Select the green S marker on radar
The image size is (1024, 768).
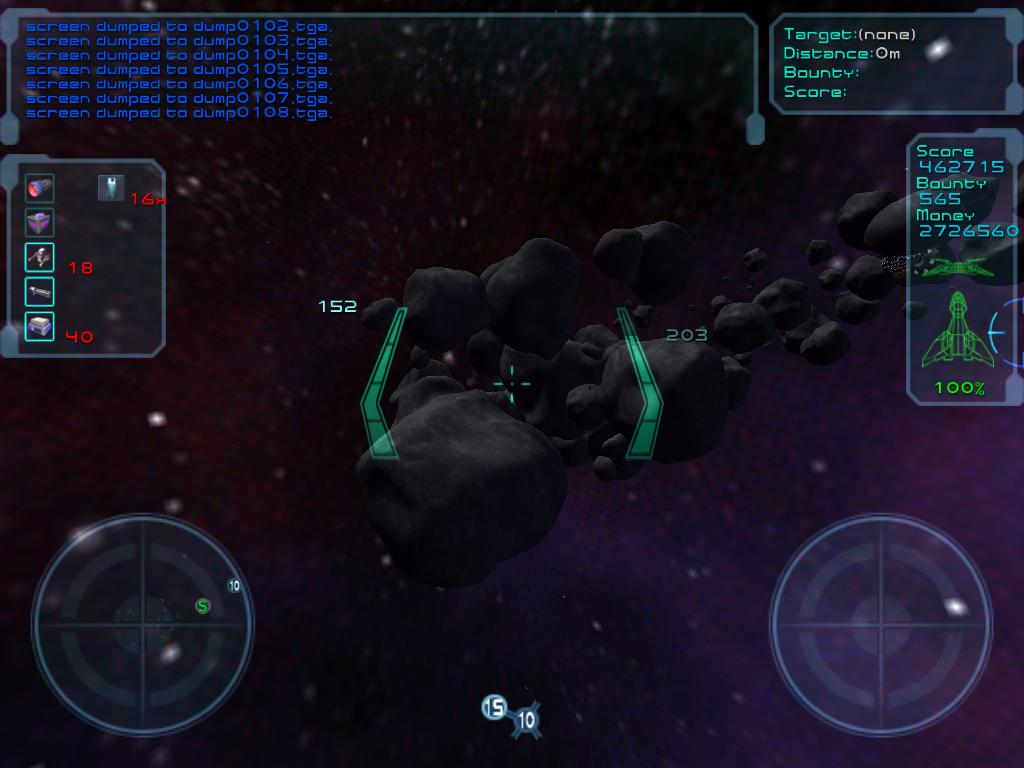point(203,605)
